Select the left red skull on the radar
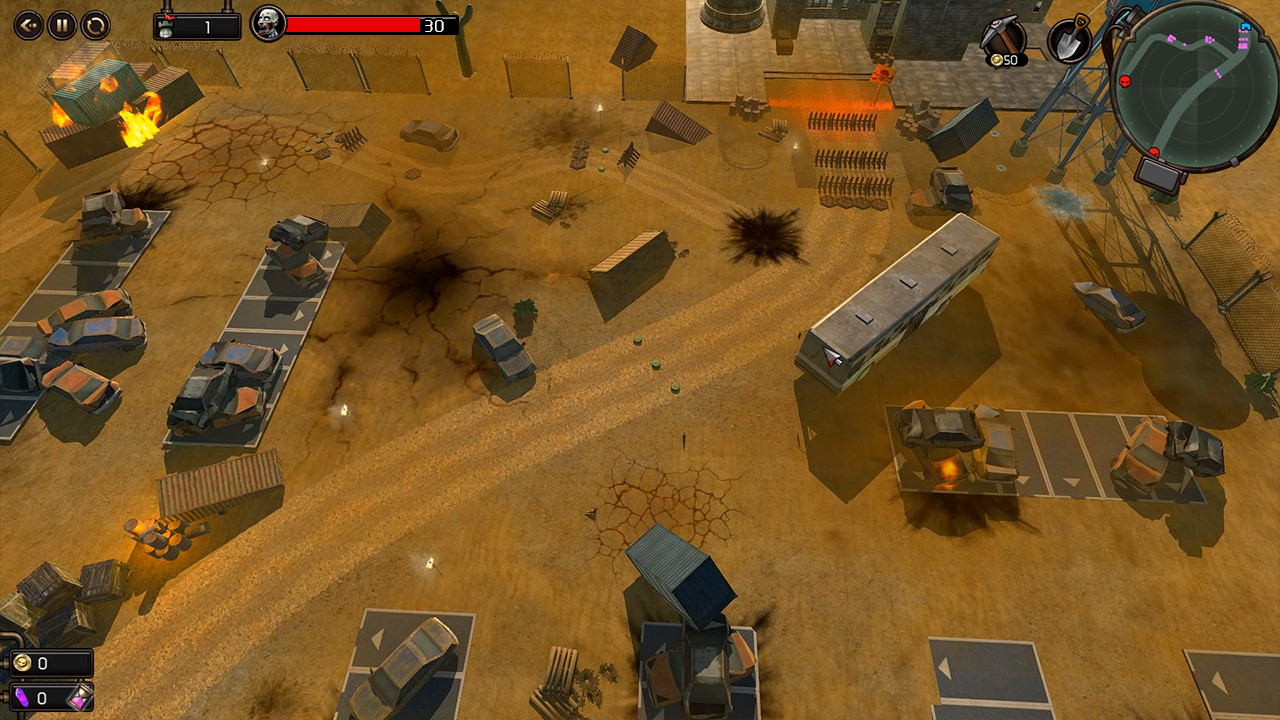The width and height of the screenshot is (1280, 720). (1125, 82)
